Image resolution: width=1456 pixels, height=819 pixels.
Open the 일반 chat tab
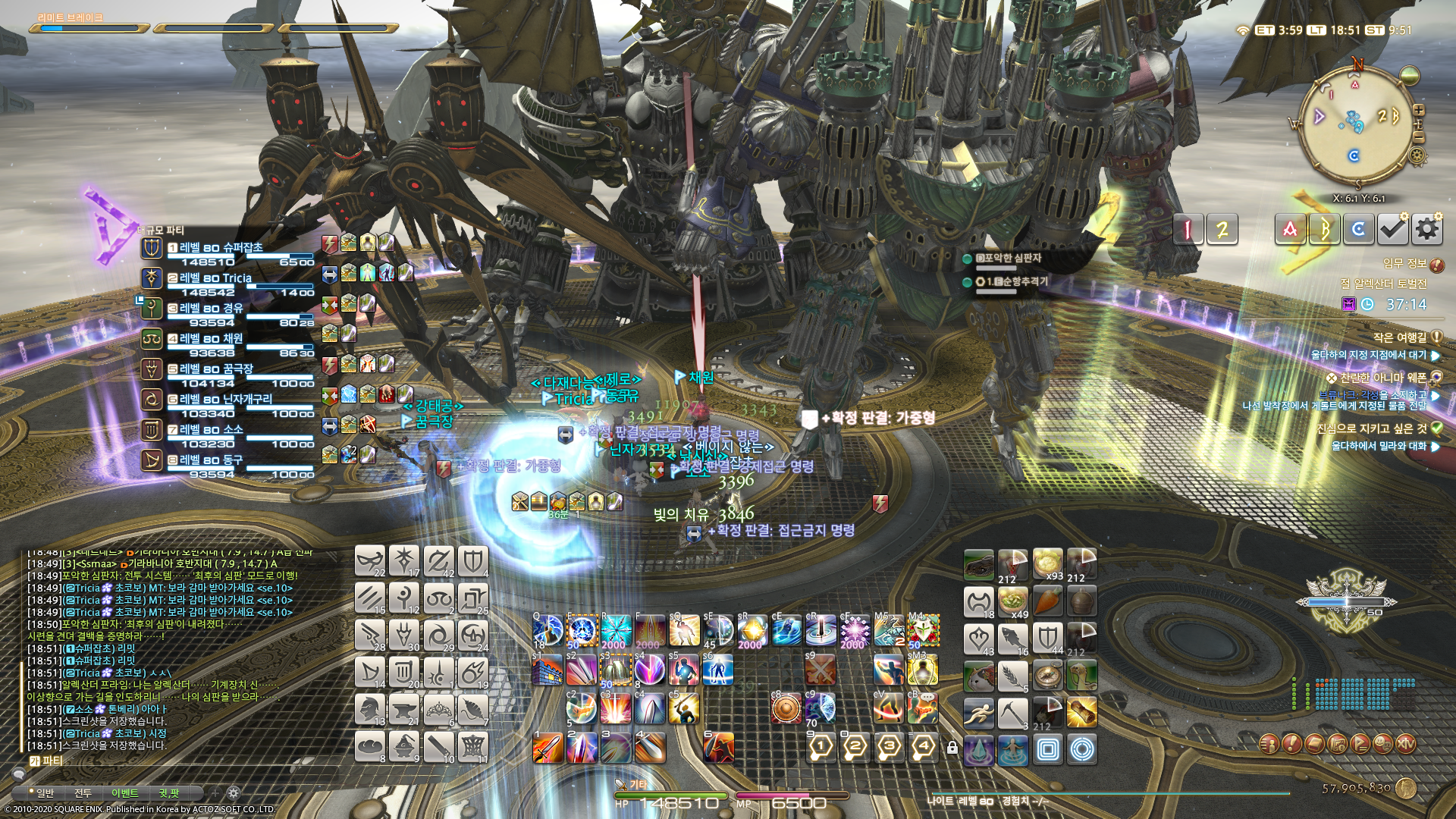tap(45, 793)
